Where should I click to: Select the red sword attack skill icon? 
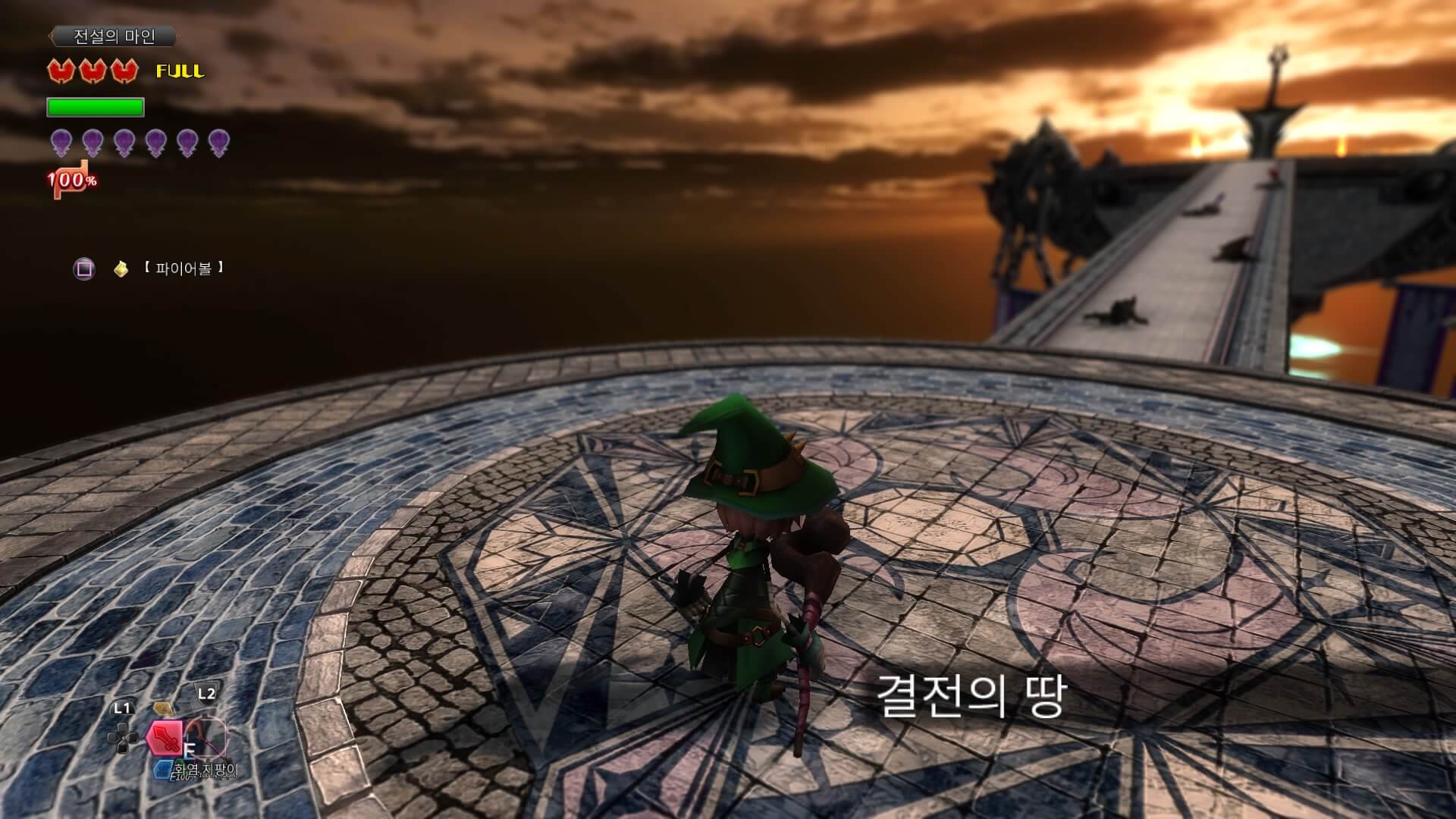point(165,738)
